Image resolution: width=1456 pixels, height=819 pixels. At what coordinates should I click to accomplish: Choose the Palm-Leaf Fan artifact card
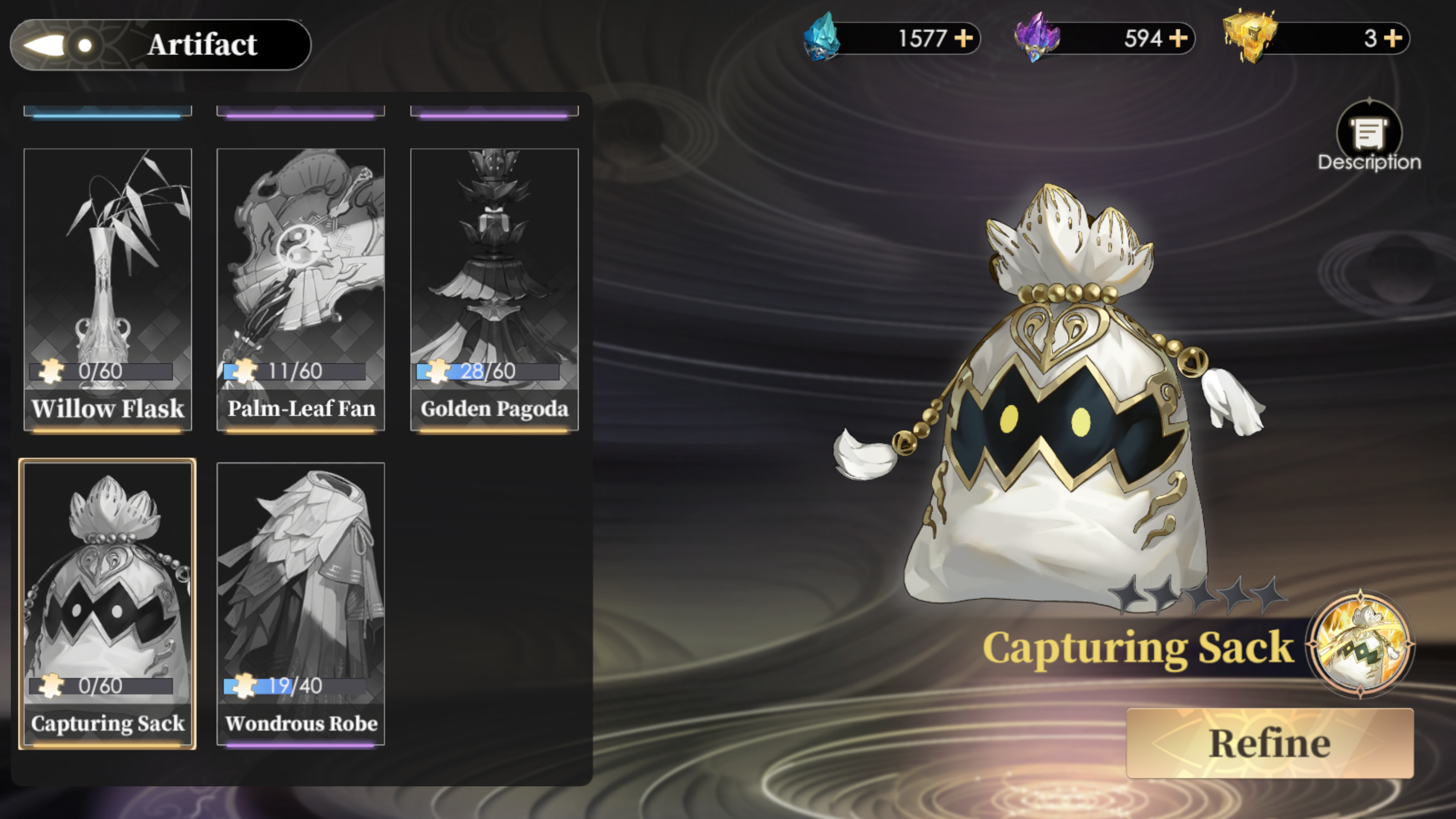(301, 289)
